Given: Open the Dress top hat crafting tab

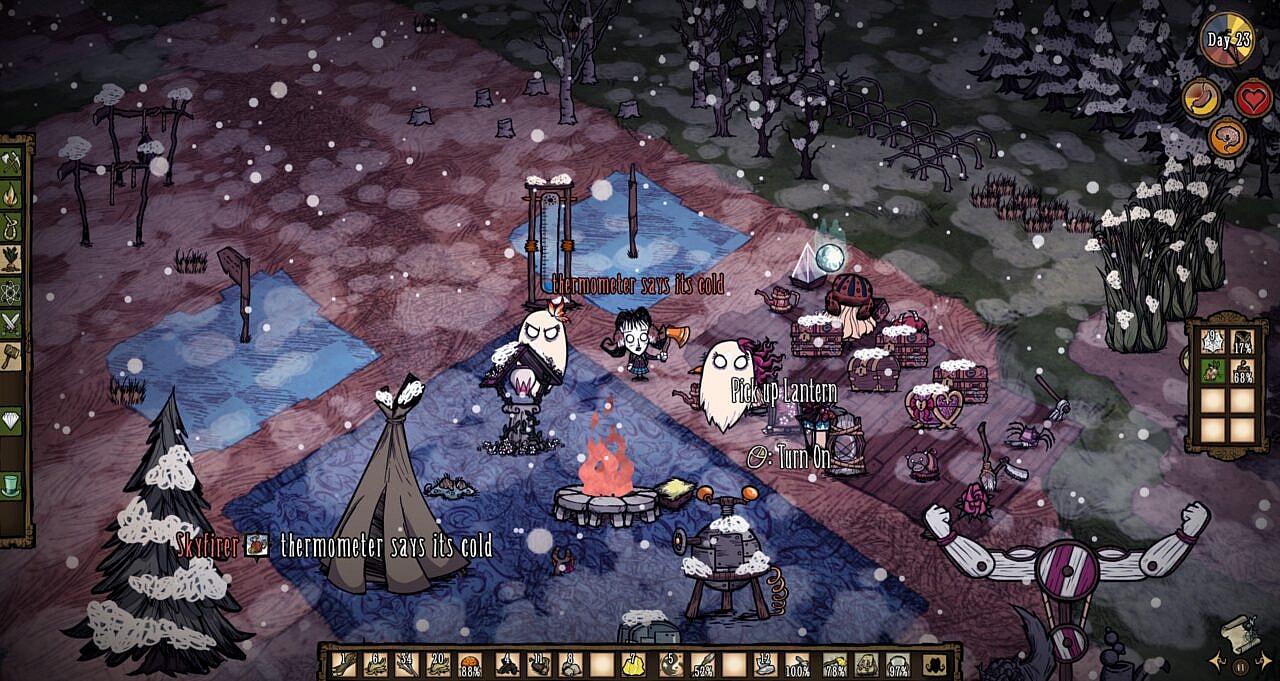Looking at the screenshot, I should pos(11,486).
